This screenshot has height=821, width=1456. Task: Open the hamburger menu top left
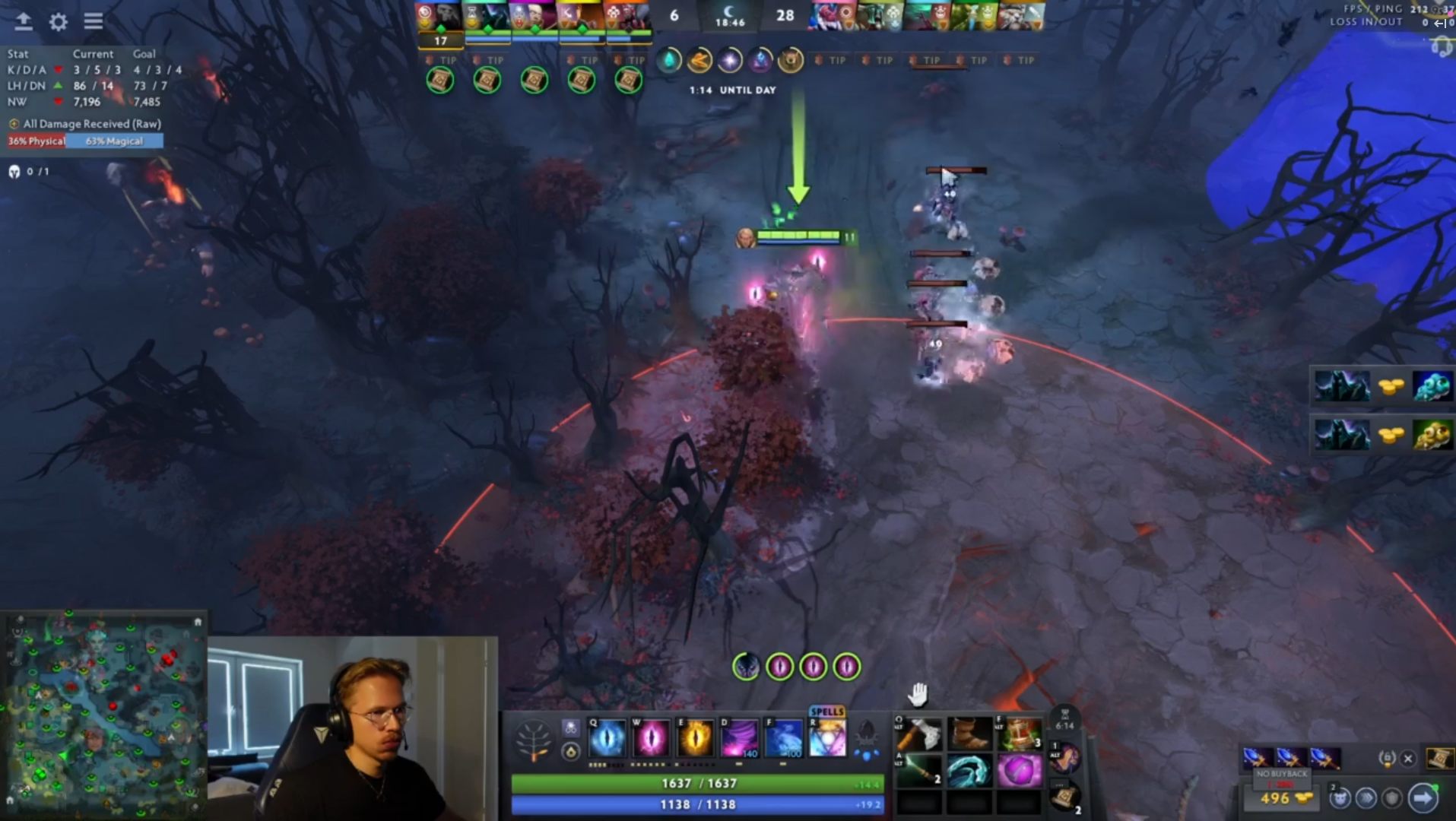click(94, 21)
